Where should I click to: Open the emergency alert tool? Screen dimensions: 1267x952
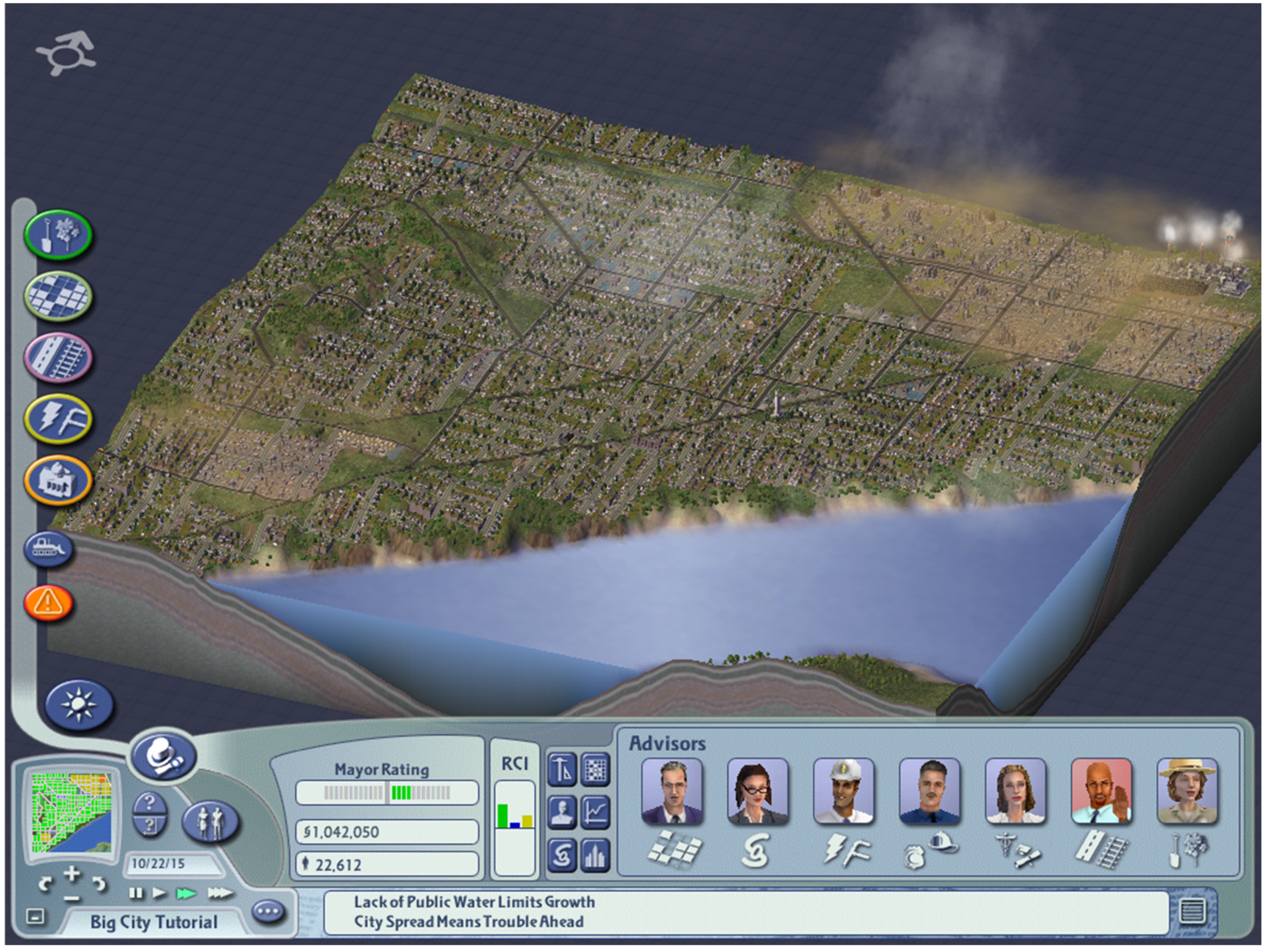pyautogui.click(x=49, y=603)
